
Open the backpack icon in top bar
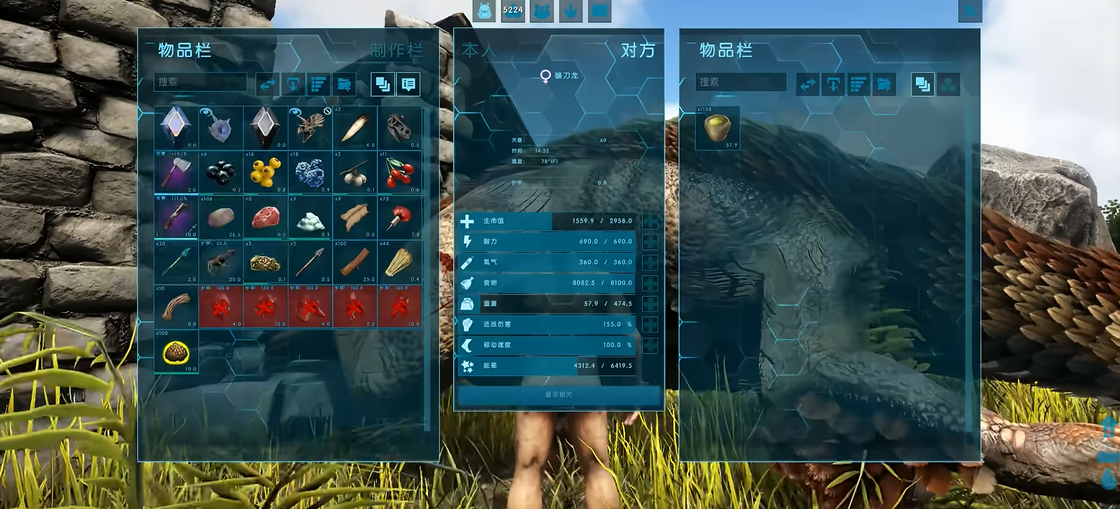(x=485, y=11)
